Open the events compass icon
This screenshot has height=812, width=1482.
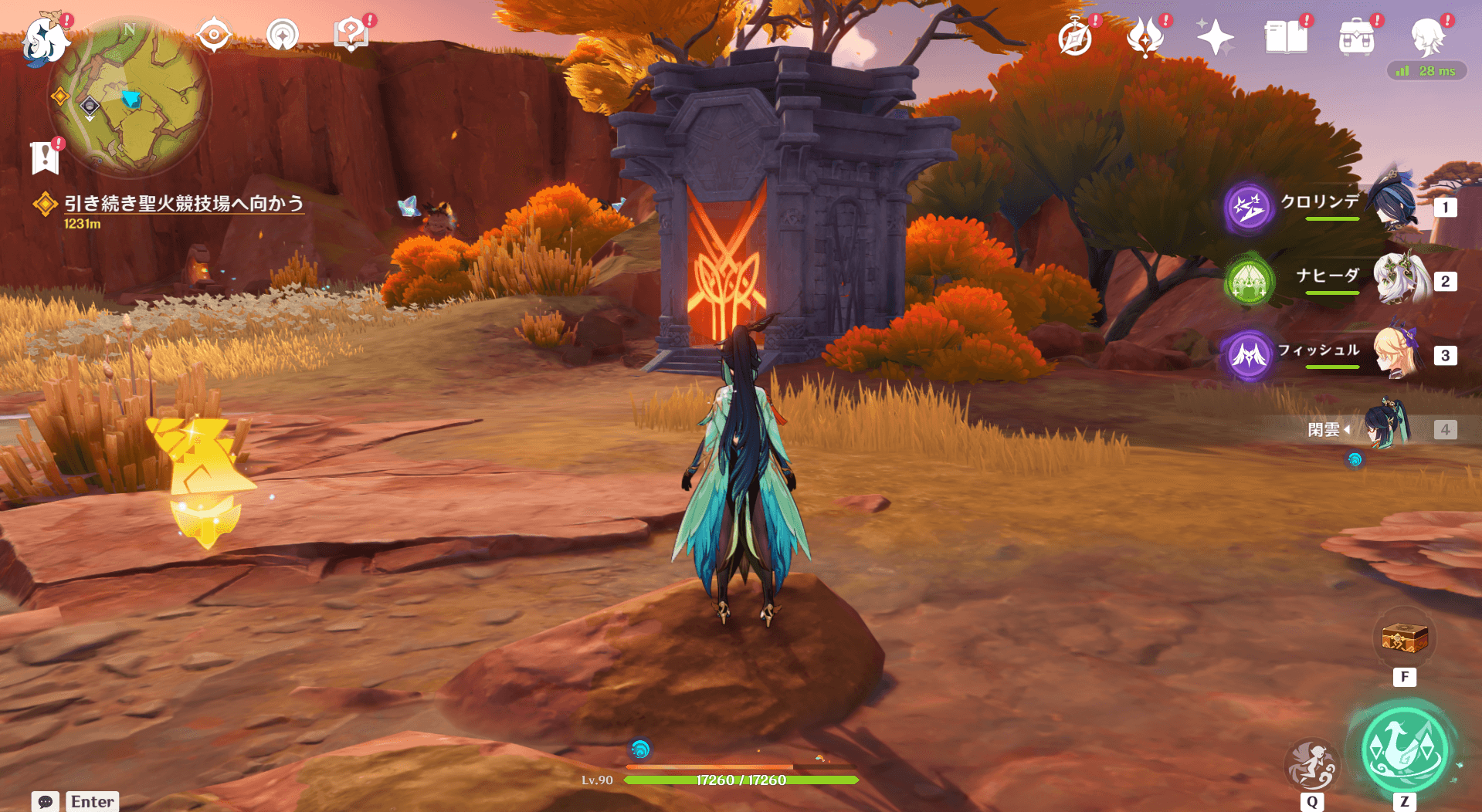(x=1075, y=38)
